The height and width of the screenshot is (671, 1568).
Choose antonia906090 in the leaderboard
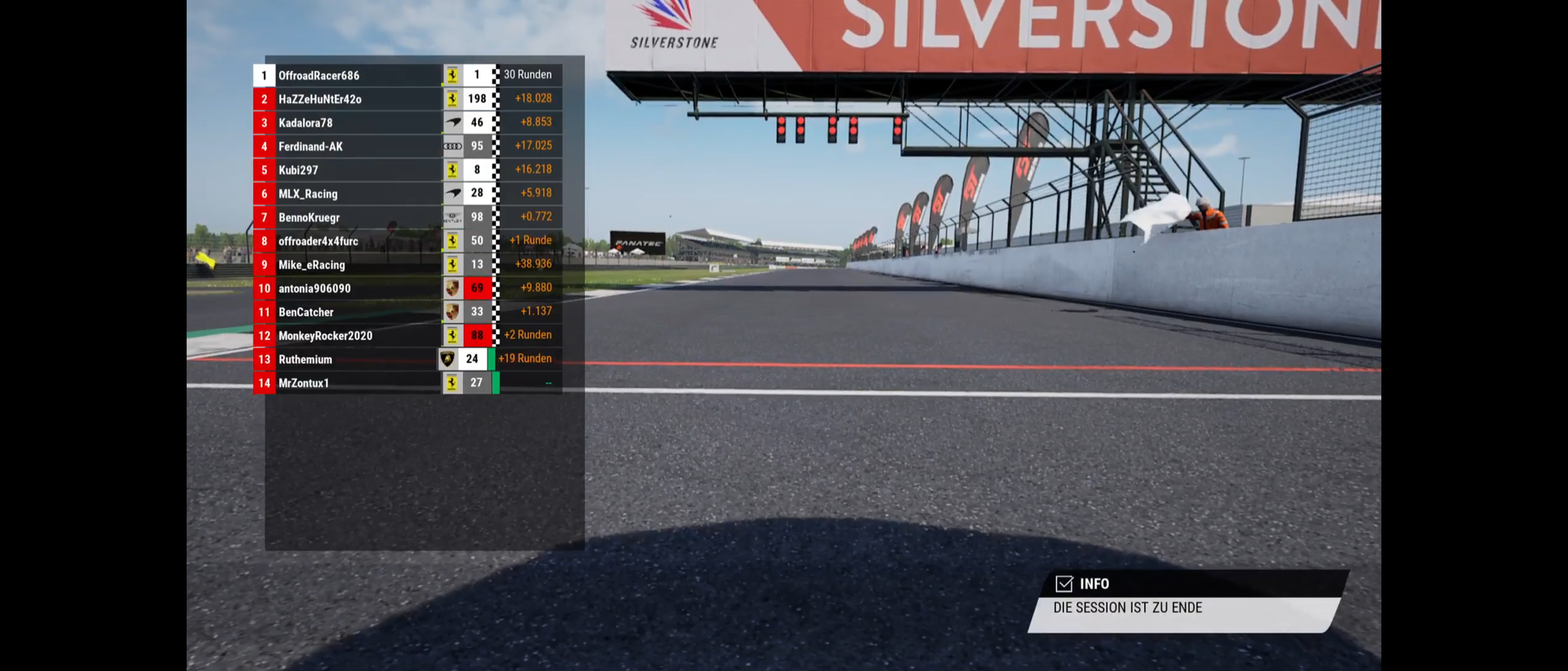pyautogui.click(x=314, y=289)
